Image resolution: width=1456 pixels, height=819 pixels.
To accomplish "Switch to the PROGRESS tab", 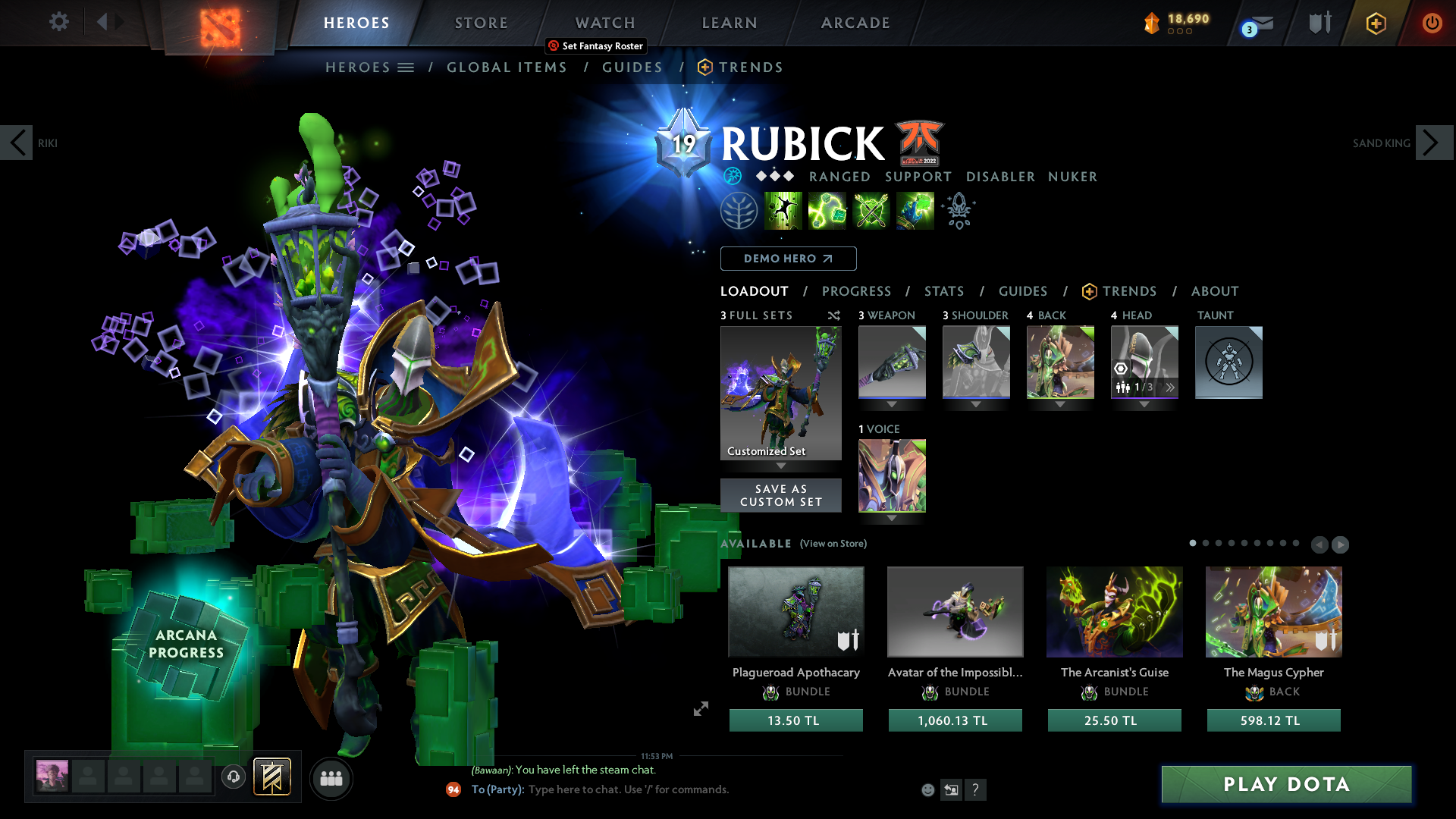I will point(857,291).
